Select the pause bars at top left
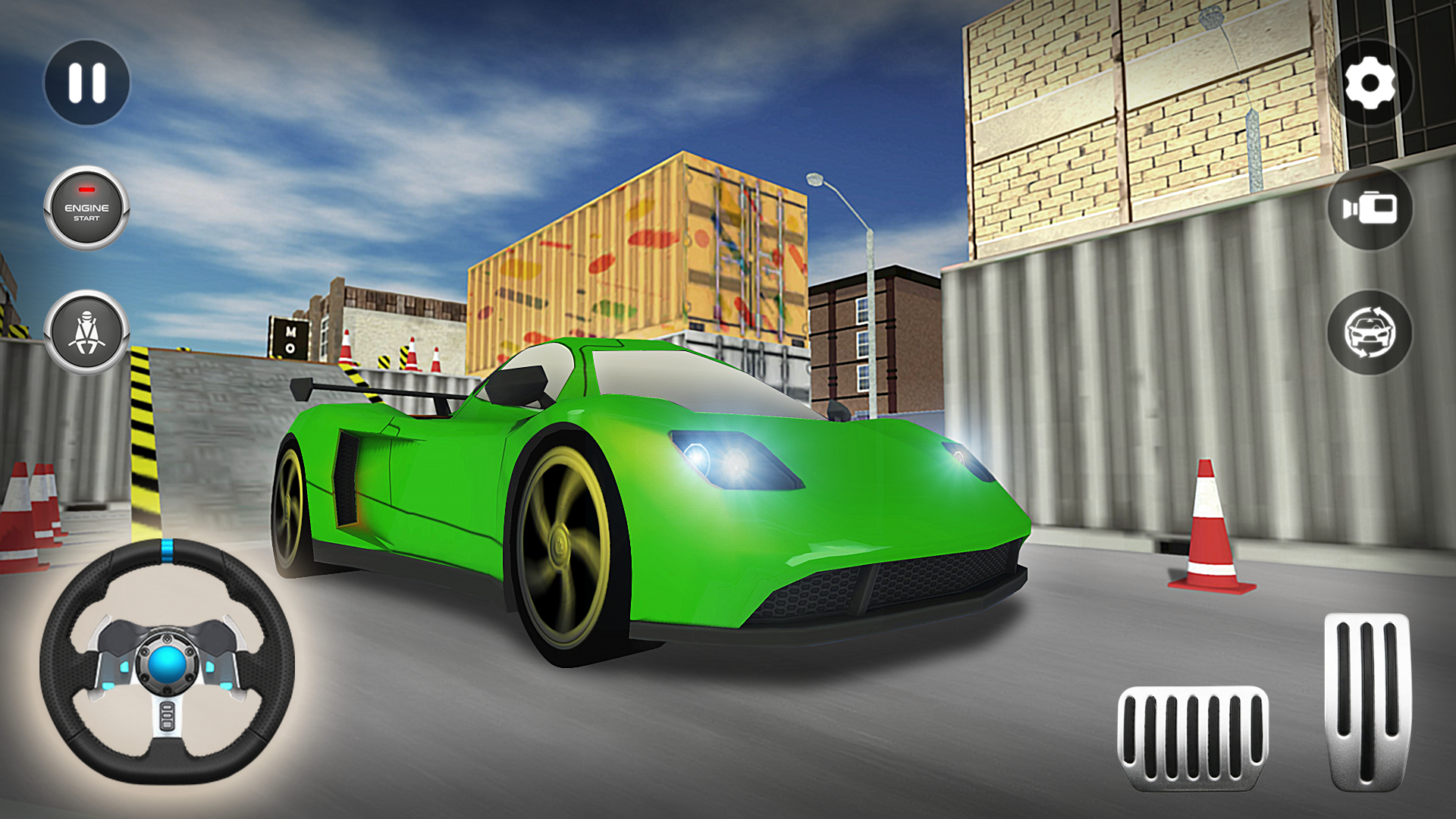Image resolution: width=1456 pixels, height=819 pixels. click(x=86, y=83)
